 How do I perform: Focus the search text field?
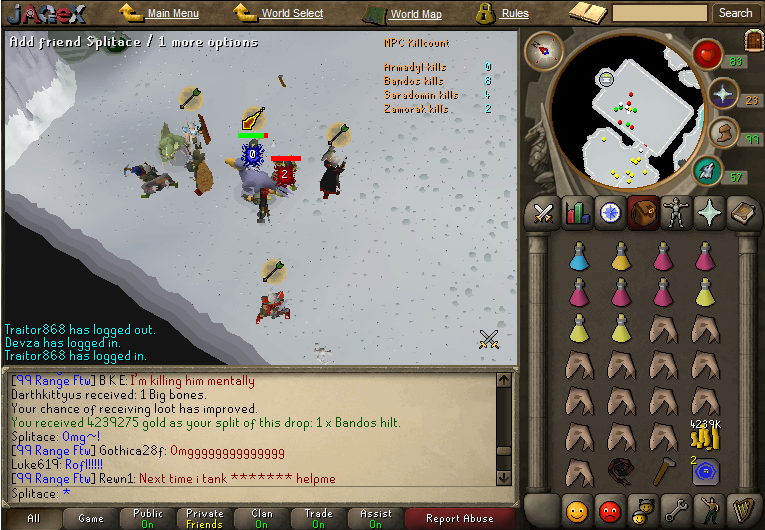[660, 14]
